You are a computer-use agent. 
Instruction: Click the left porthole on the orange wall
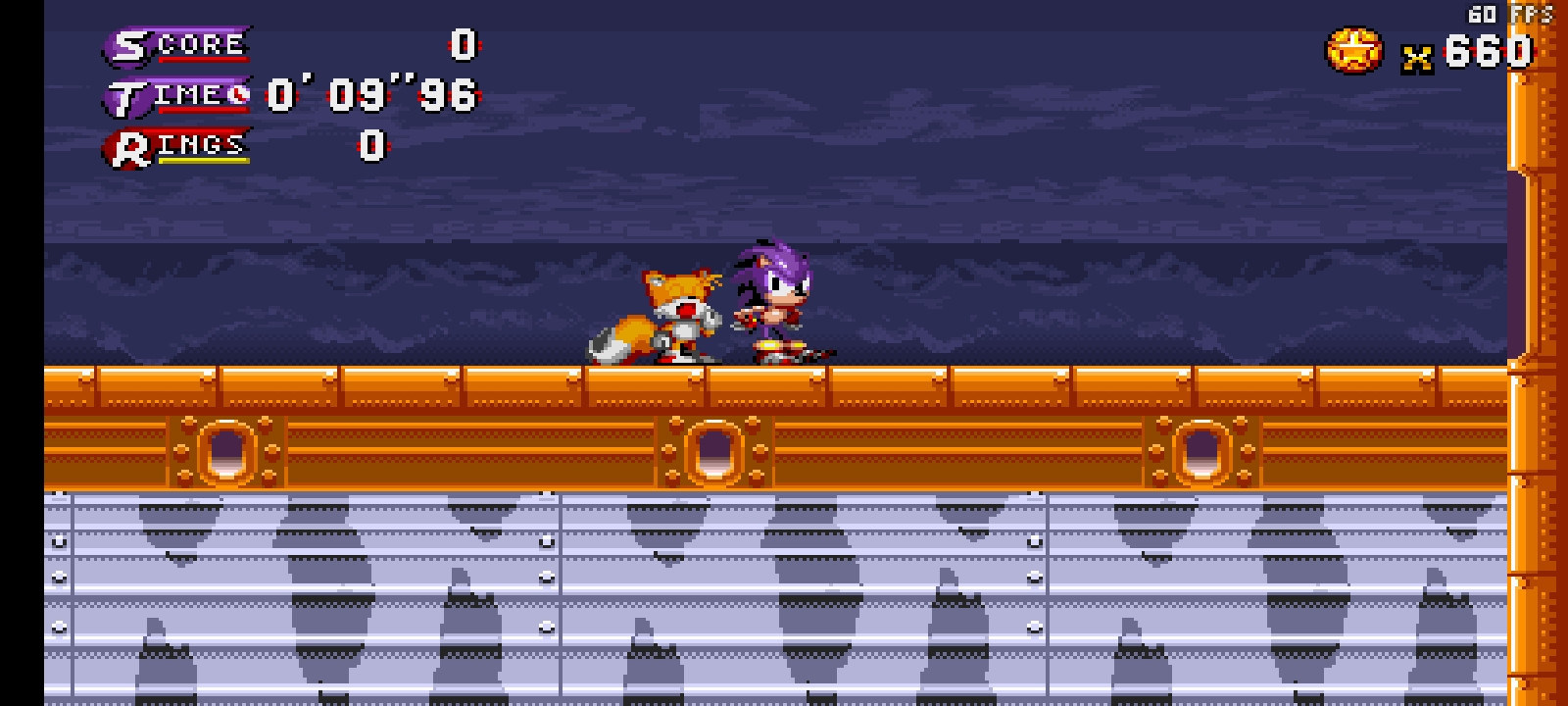coord(227,453)
